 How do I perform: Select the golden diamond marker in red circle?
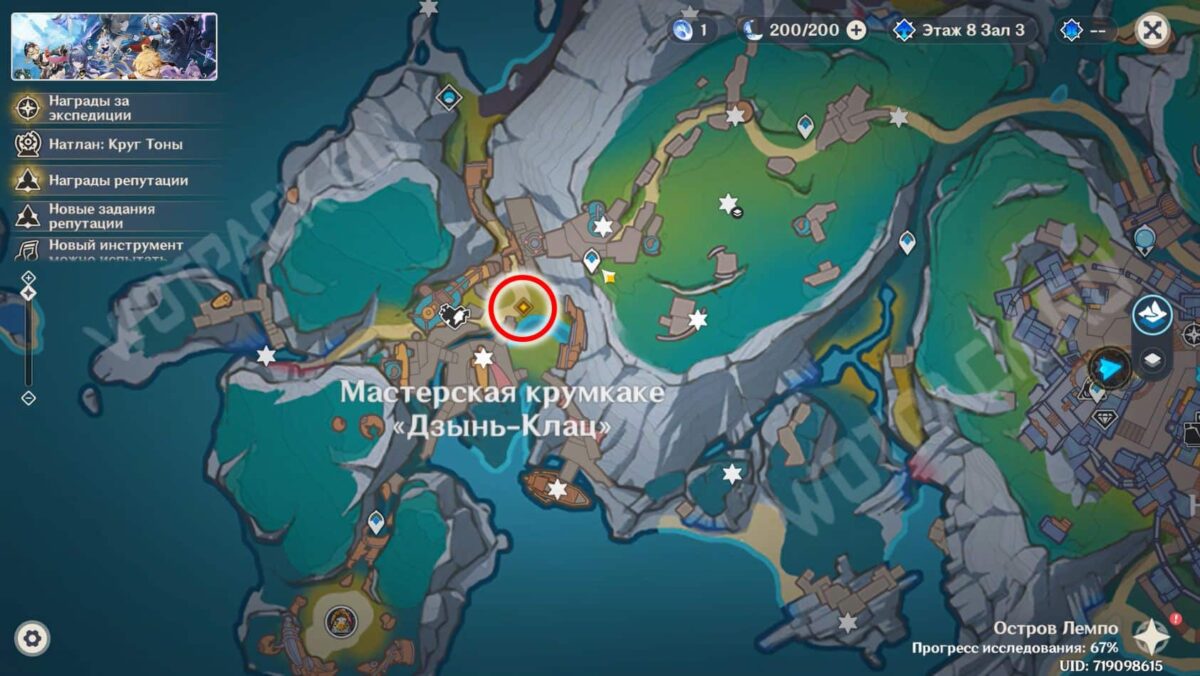(x=523, y=308)
